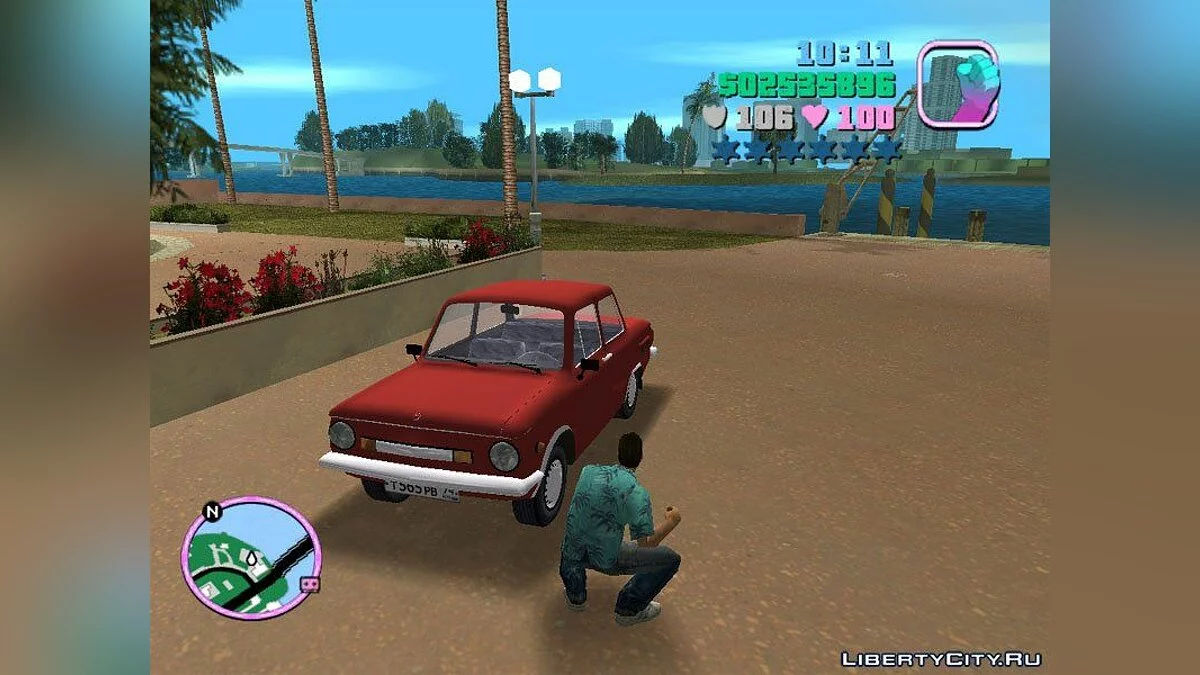Open the circular radar minimap

point(250,558)
